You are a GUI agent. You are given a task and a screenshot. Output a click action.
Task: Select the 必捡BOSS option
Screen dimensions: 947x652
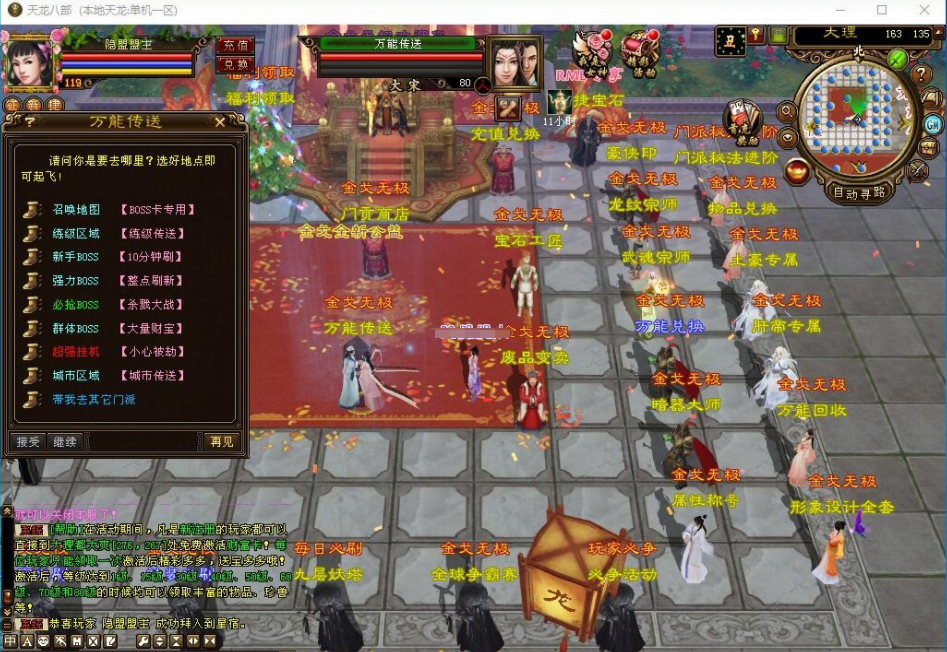pos(76,305)
